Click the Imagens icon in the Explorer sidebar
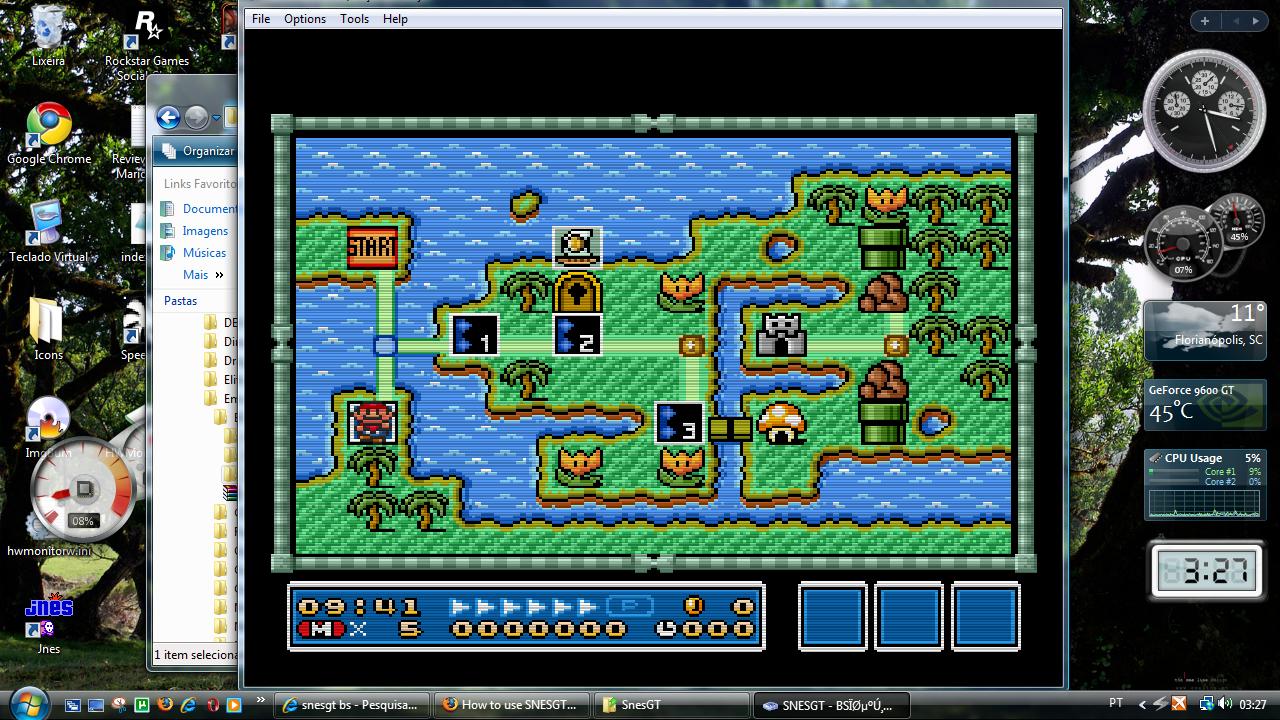 point(204,230)
